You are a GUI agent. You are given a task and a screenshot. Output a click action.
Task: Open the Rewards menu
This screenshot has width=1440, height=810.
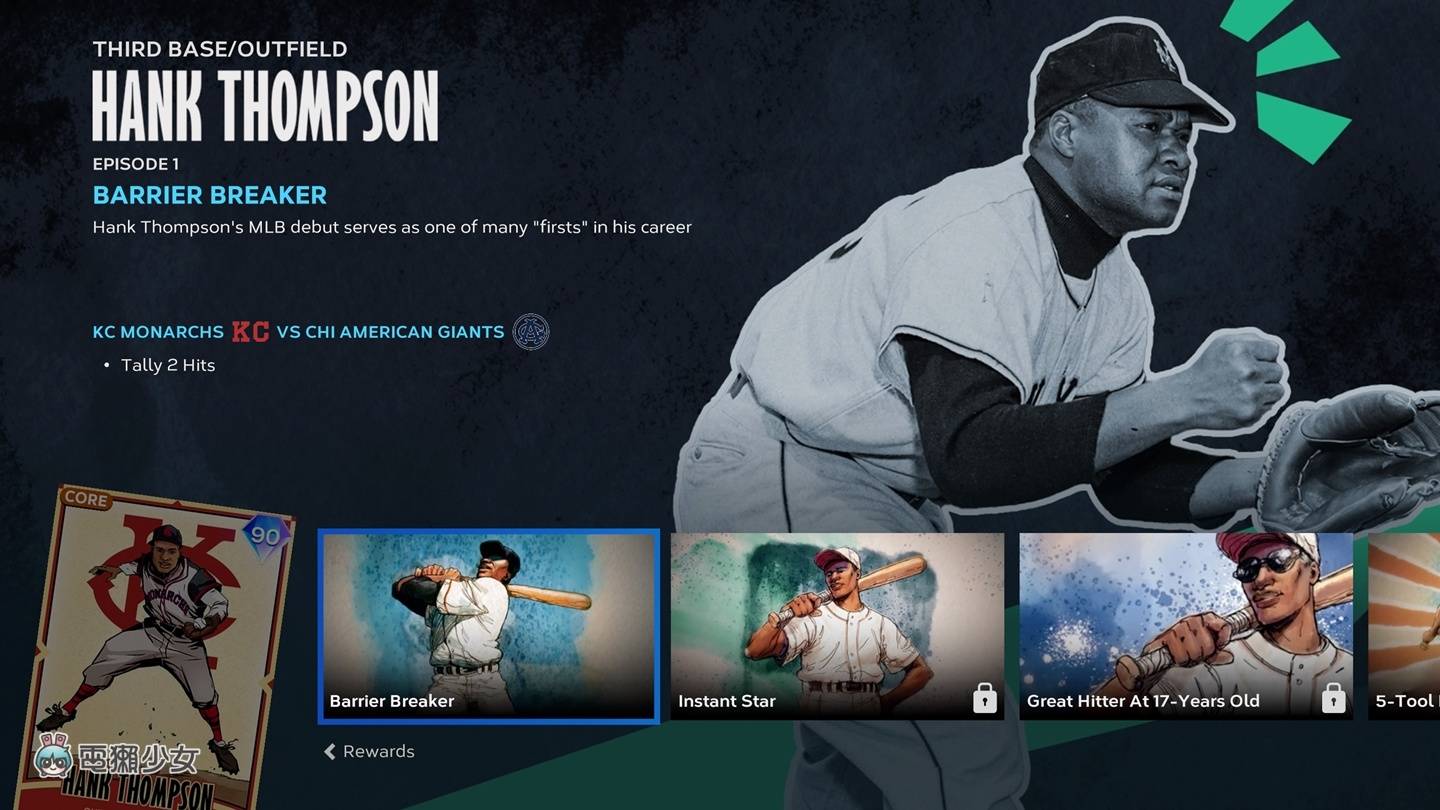tap(377, 751)
